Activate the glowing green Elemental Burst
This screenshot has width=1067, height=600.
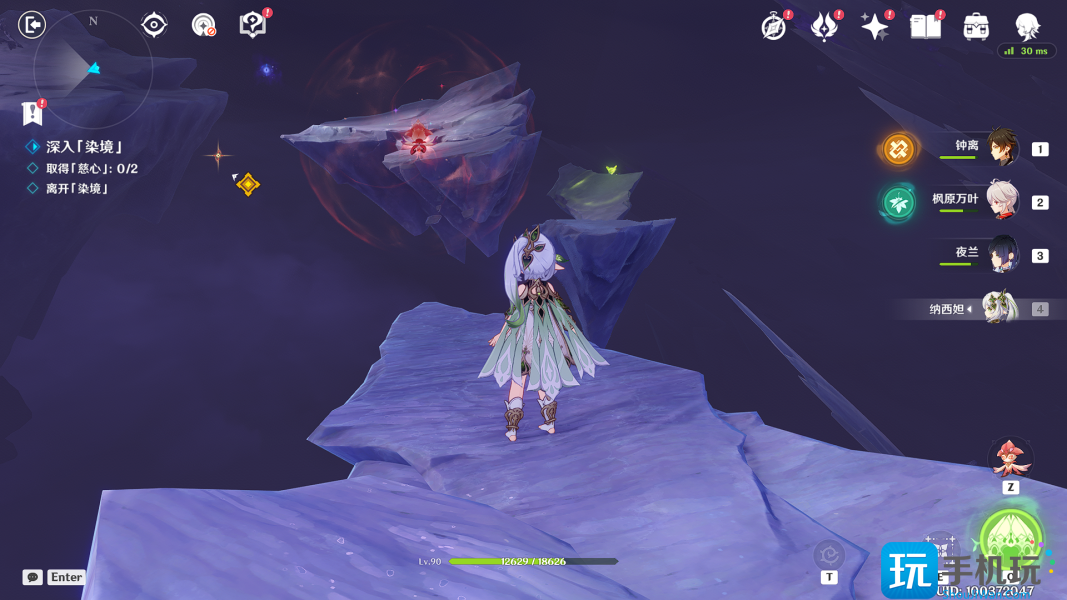tap(1011, 538)
